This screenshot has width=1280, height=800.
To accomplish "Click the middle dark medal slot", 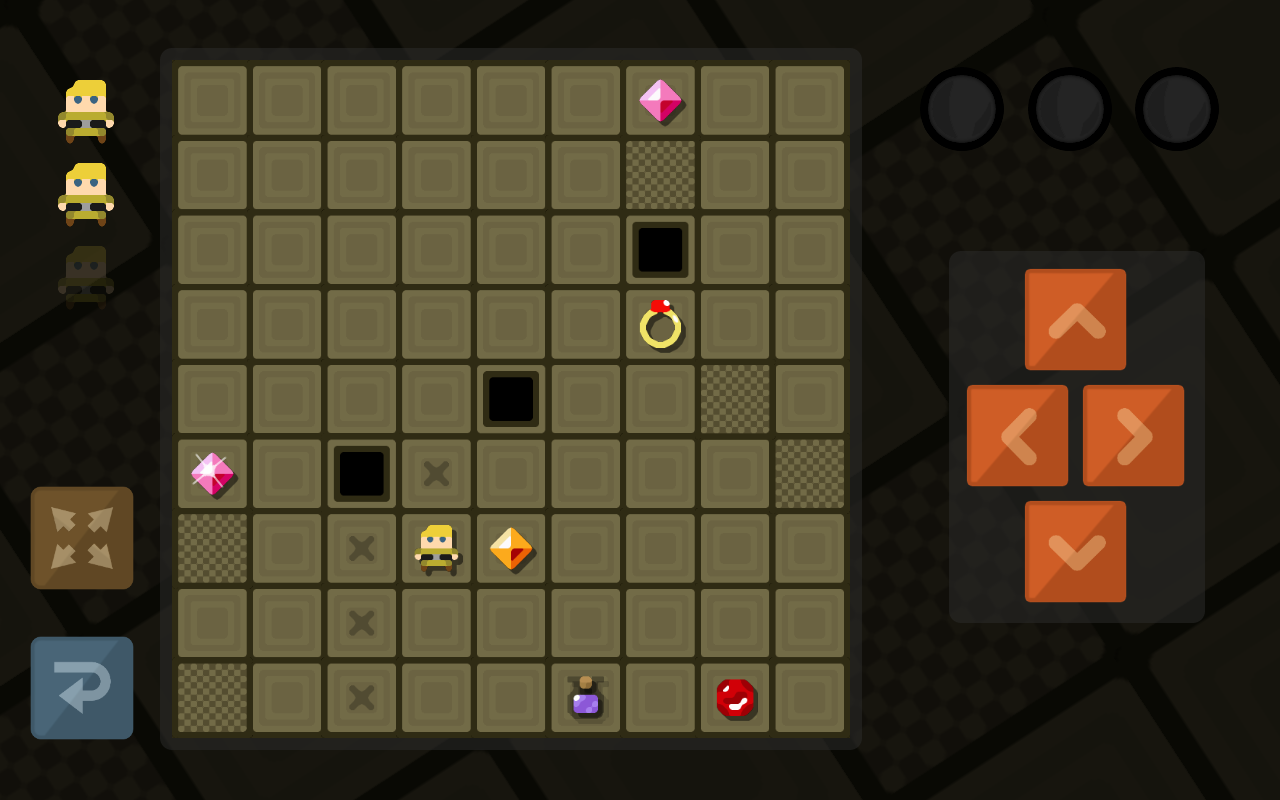I will 1069,108.
